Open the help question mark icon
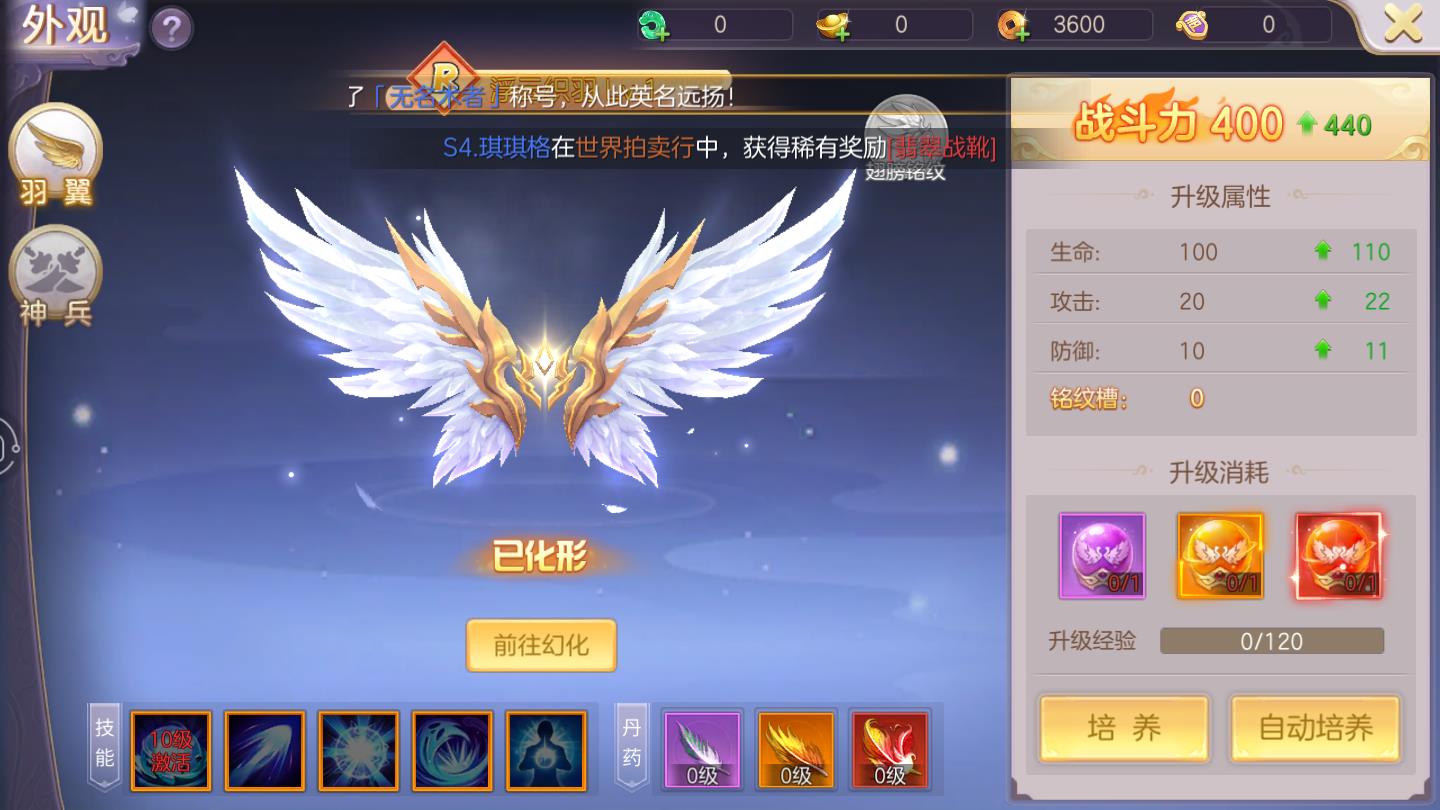The image size is (1440, 810). tap(170, 27)
